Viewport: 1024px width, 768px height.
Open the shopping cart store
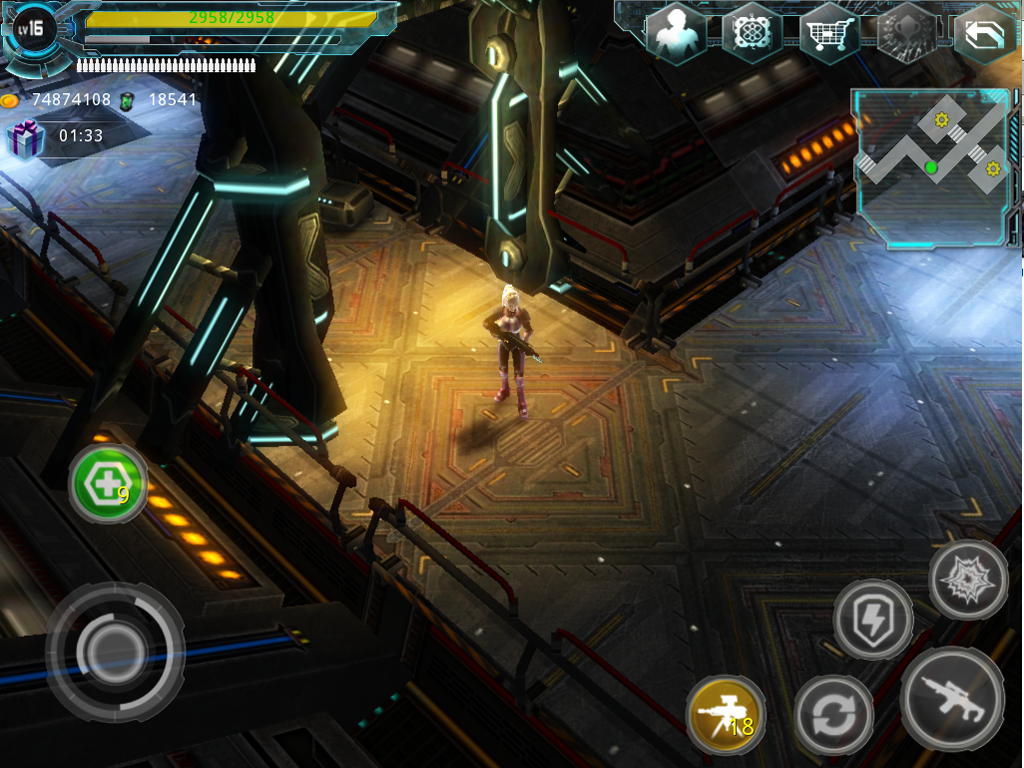coord(829,35)
